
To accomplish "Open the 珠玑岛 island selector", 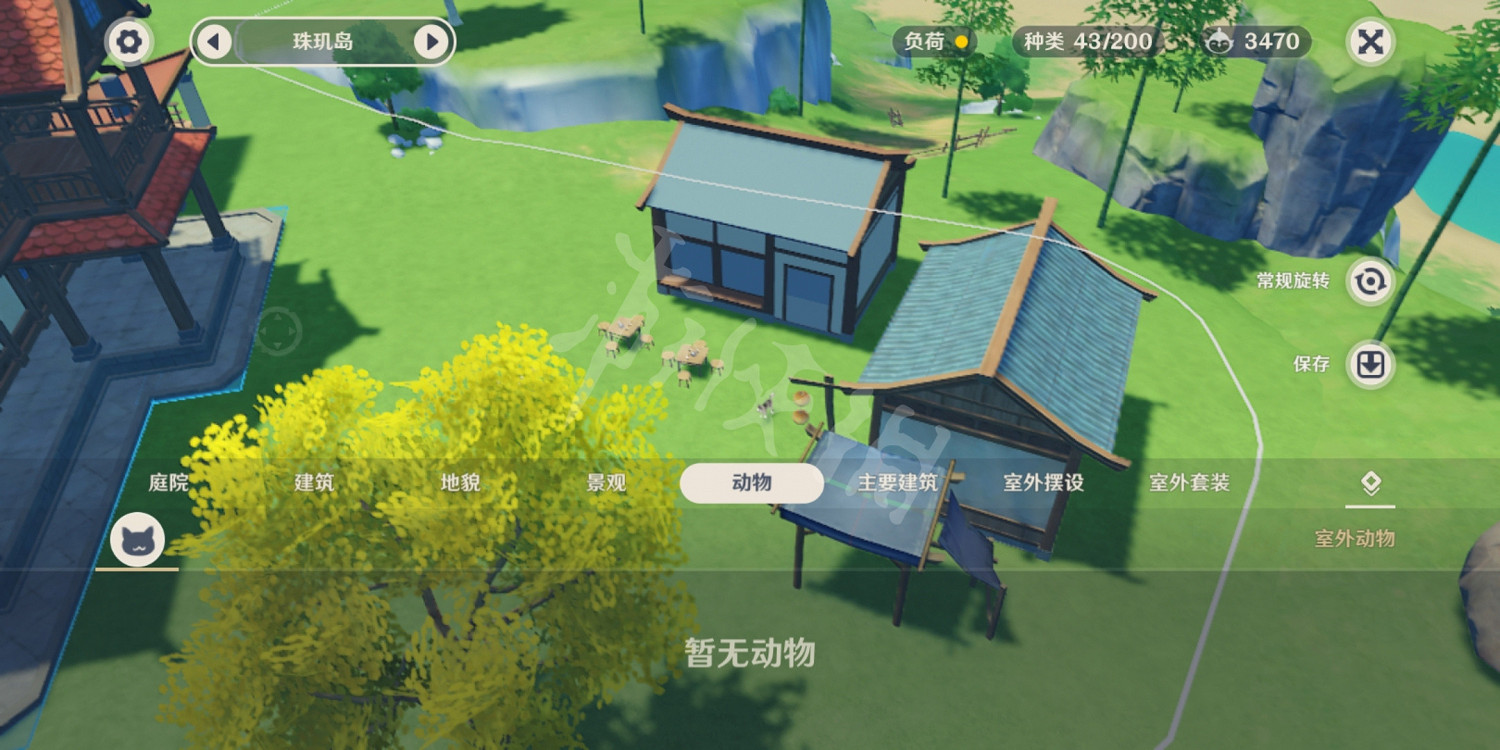I will tap(319, 42).
